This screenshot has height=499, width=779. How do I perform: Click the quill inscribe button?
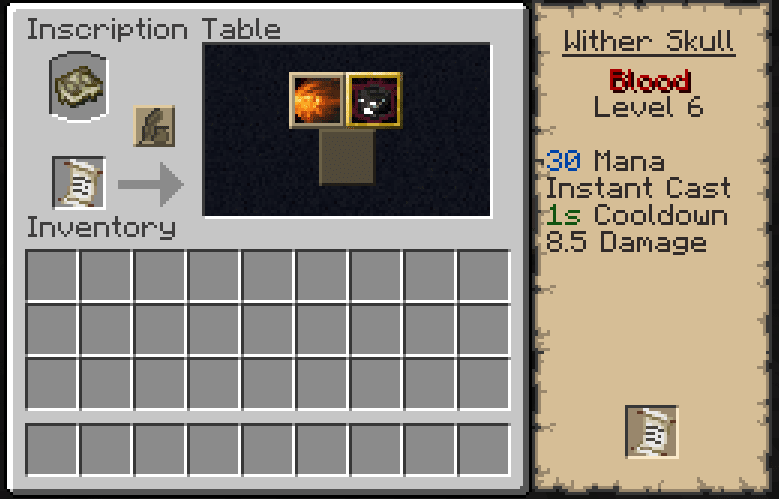pyautogui.click(x=154, y=127)
